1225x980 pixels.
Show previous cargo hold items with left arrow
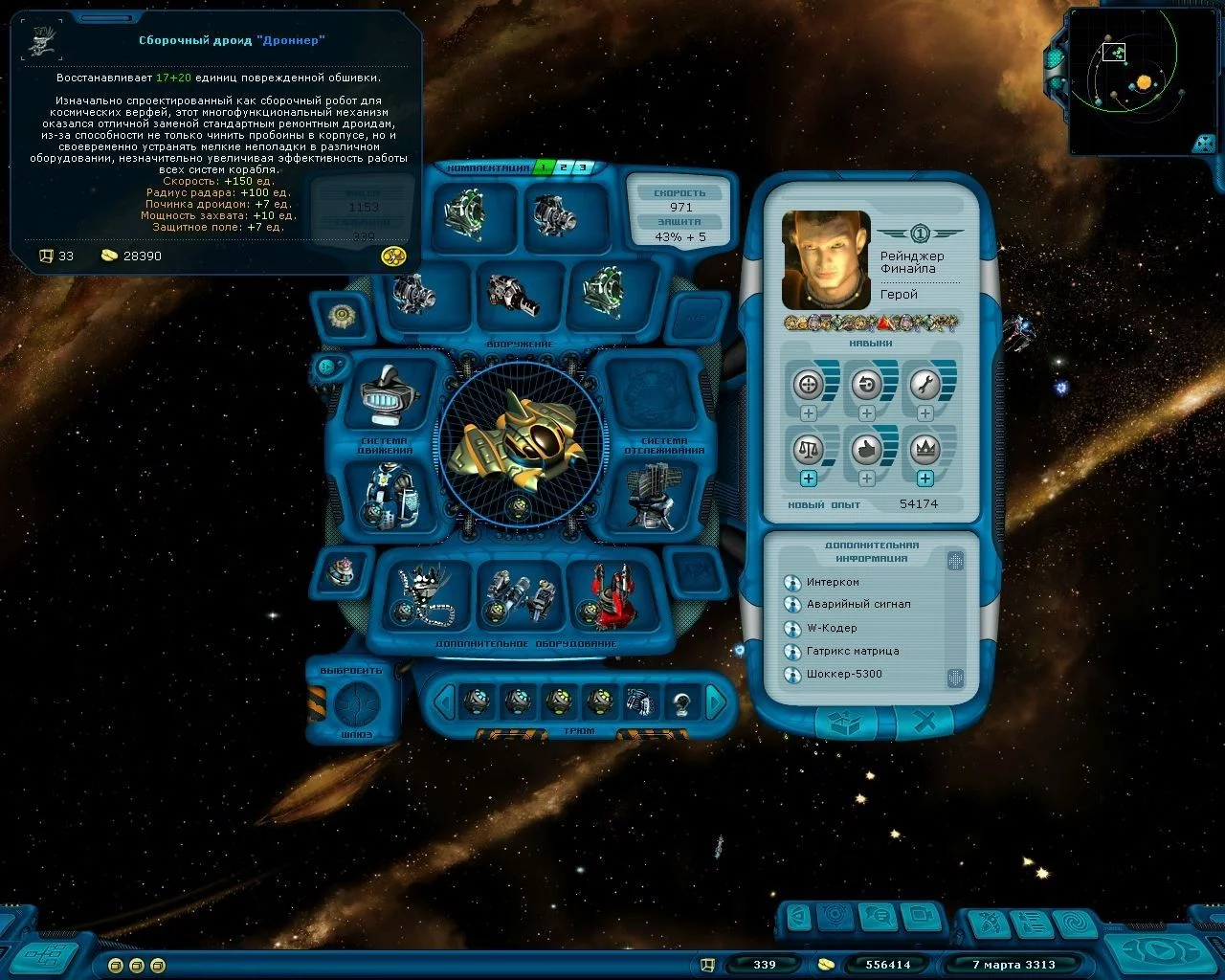[443, 703]
